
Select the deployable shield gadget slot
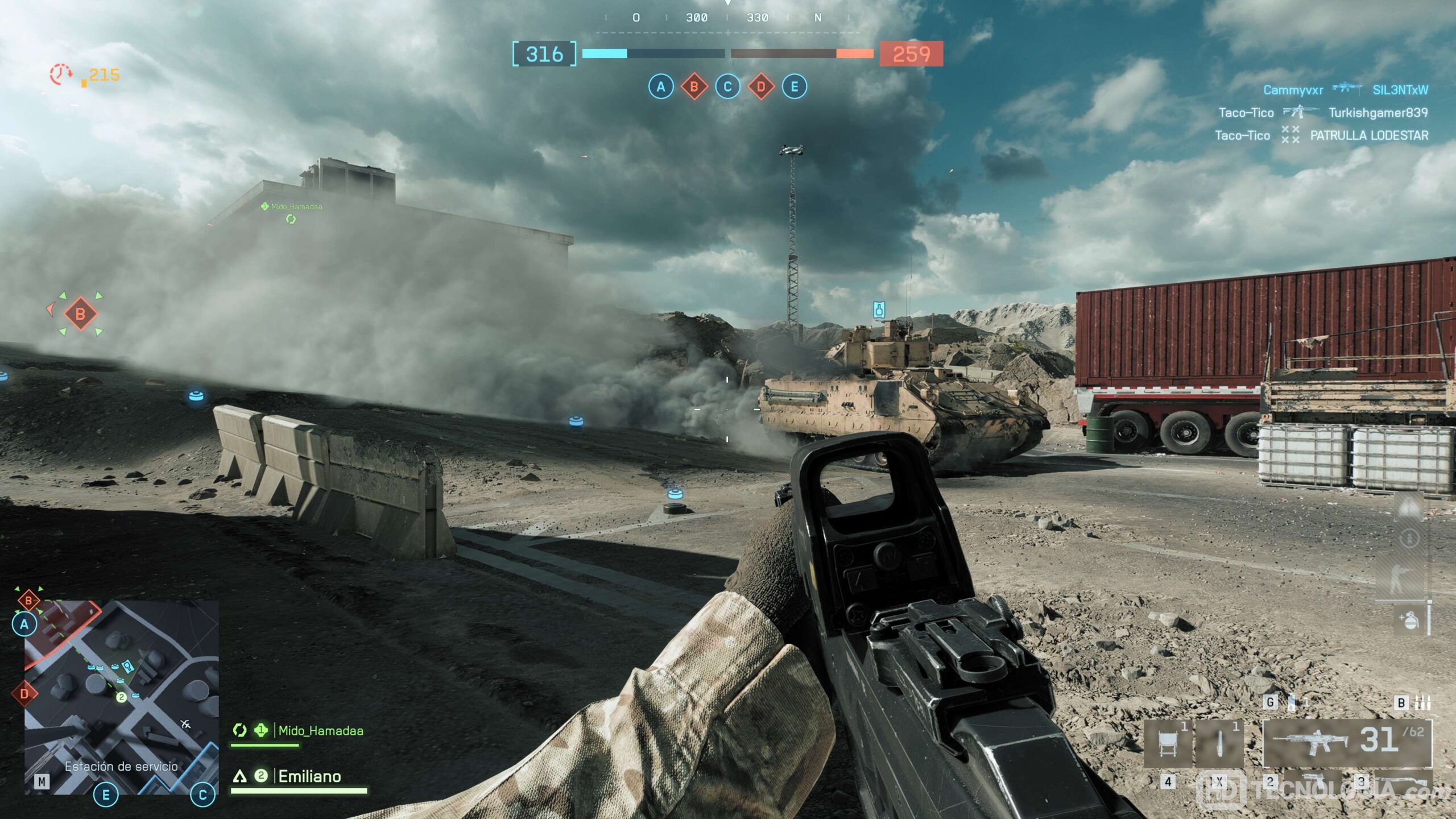(x=1168, y=744)
